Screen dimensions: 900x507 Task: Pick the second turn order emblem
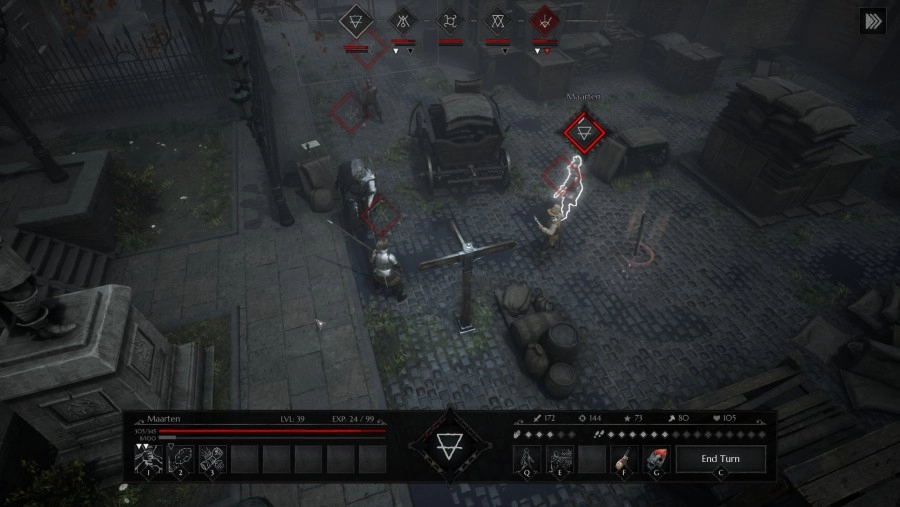click(x=403, y=20)
